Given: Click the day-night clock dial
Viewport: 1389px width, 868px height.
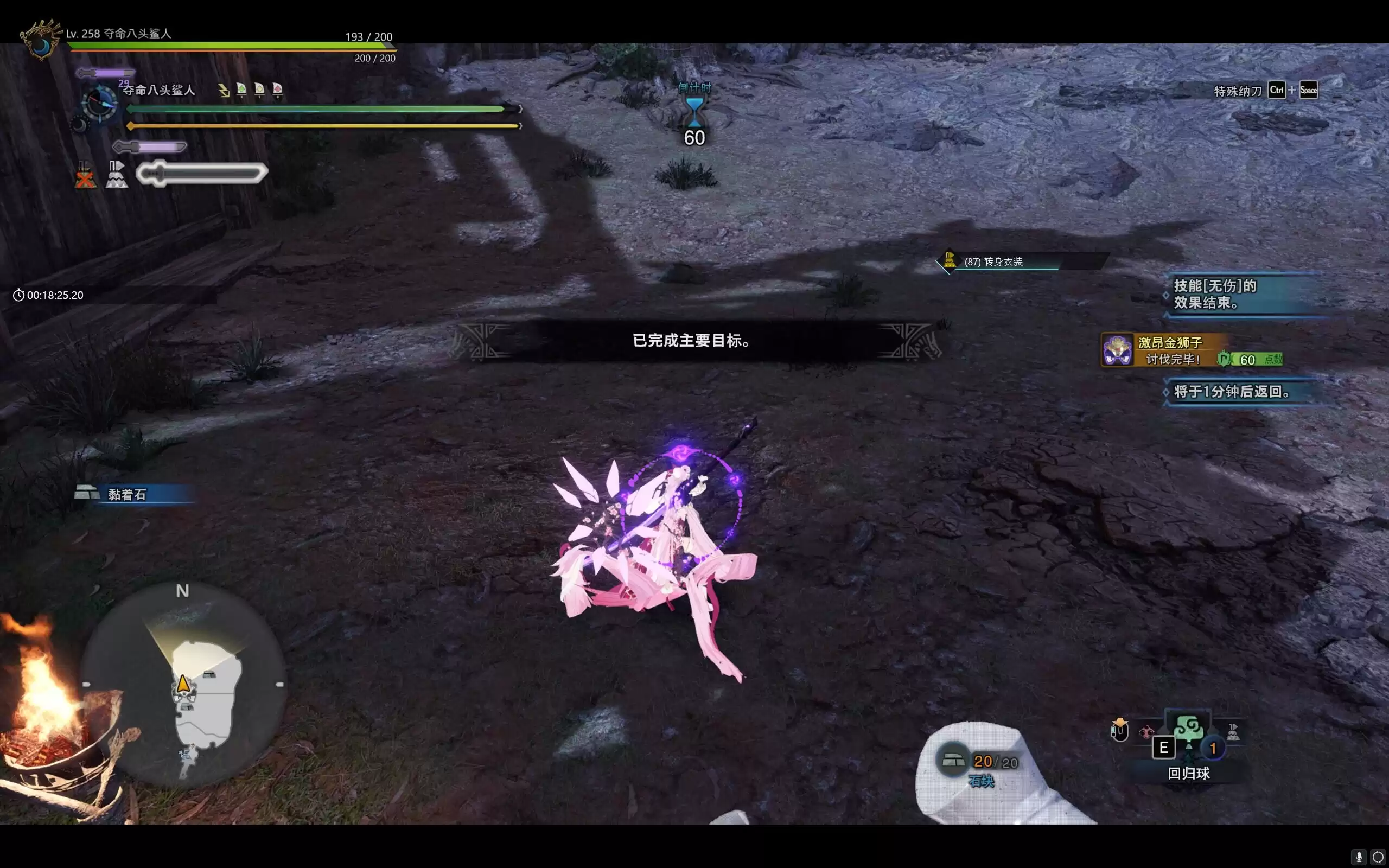Looking at the screenshot, I should (x=100, y=103).
